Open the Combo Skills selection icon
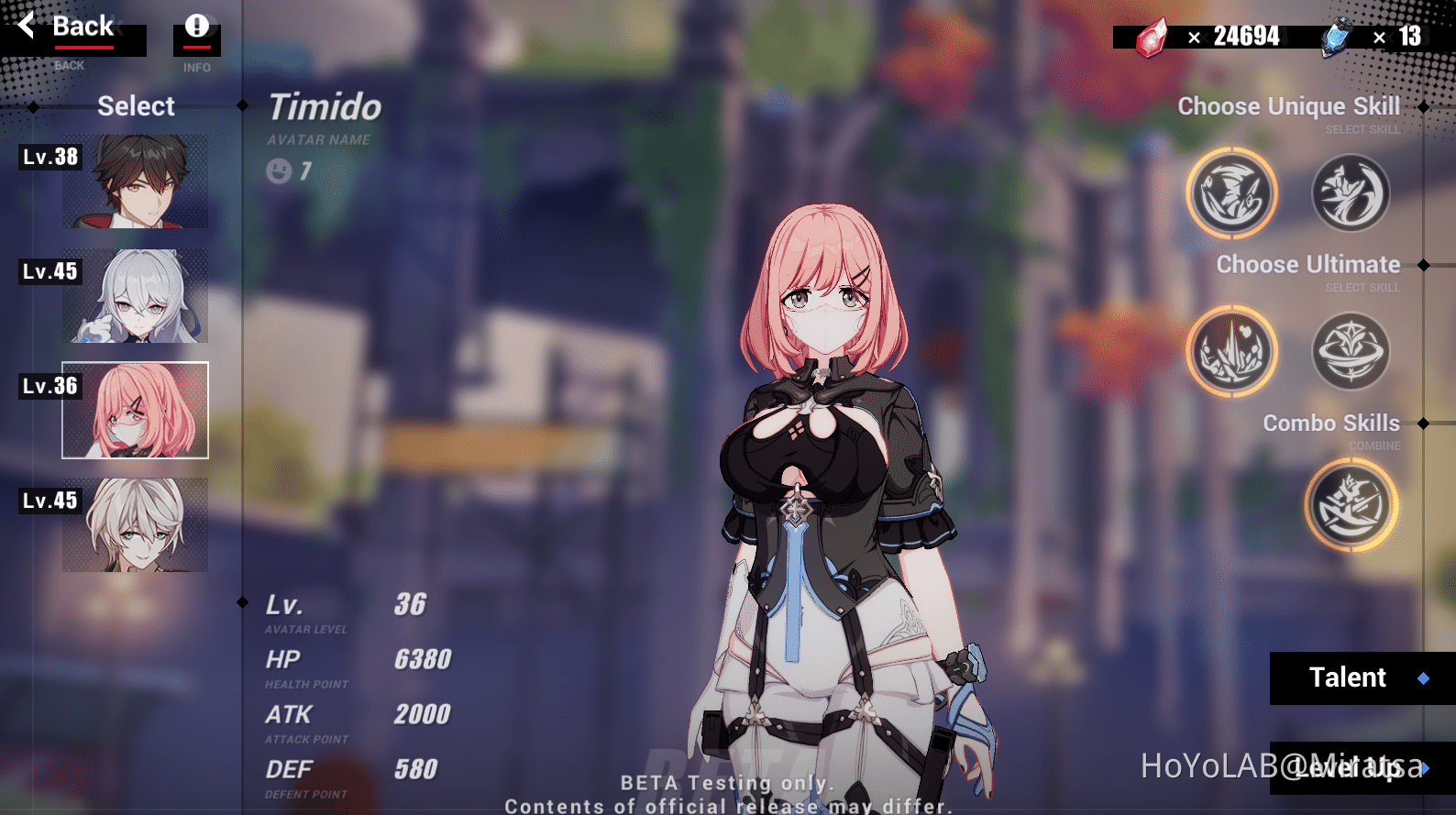This screenshot has width=1456, height=815. click(1350, 505)
